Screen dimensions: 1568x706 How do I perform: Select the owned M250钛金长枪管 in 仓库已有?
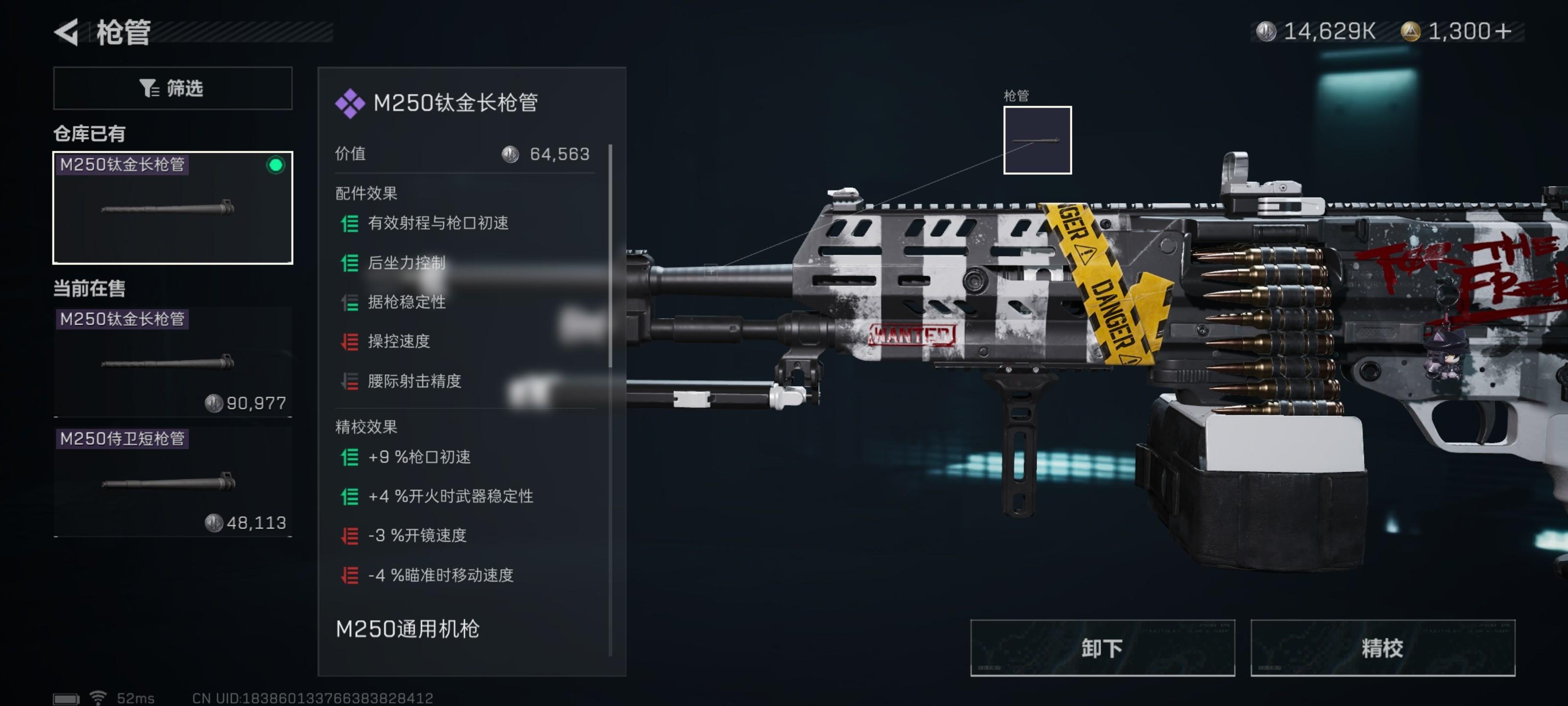[x=173, y=207]
